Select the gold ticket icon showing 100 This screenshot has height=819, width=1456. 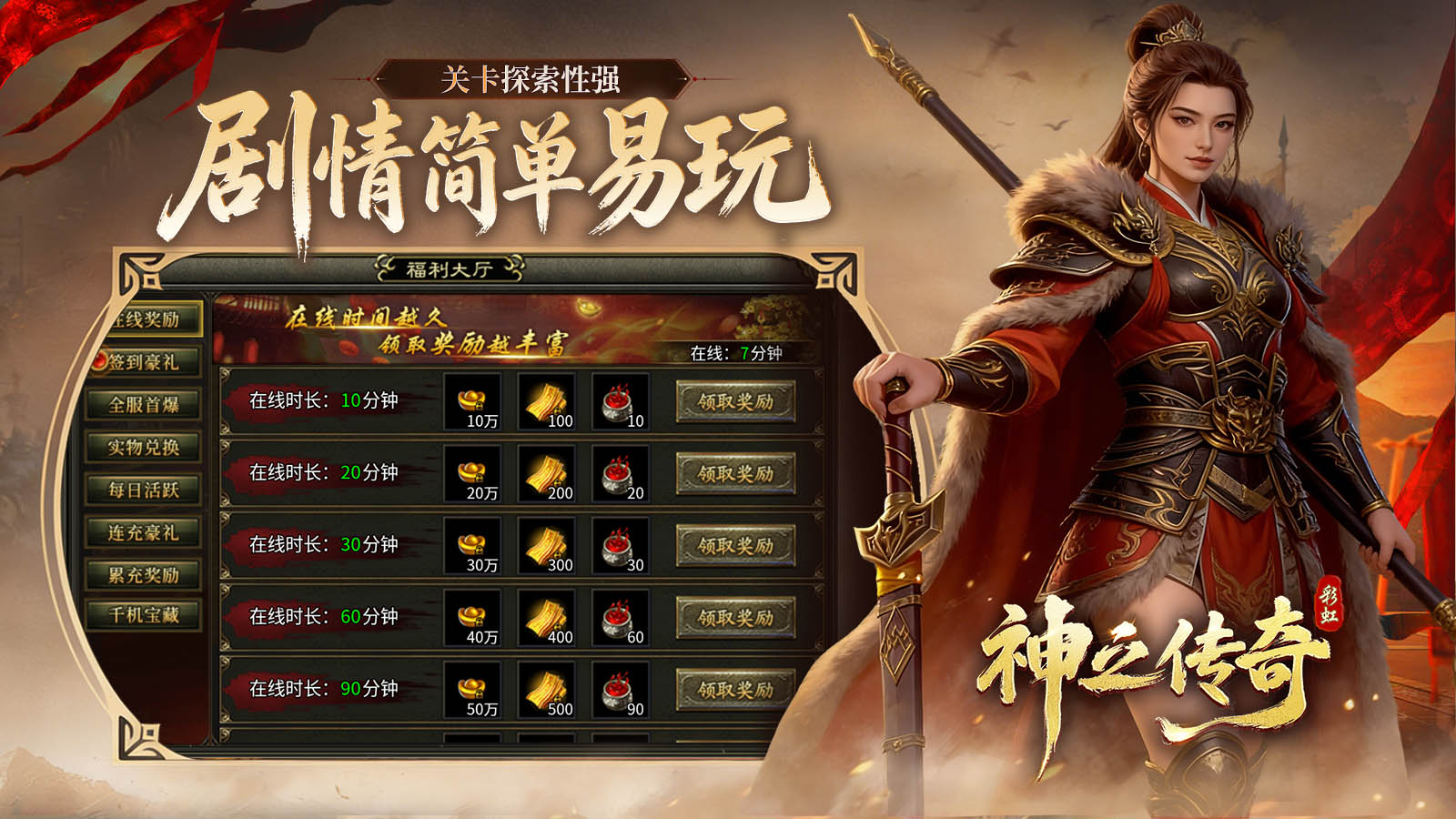tap(546, 400)
